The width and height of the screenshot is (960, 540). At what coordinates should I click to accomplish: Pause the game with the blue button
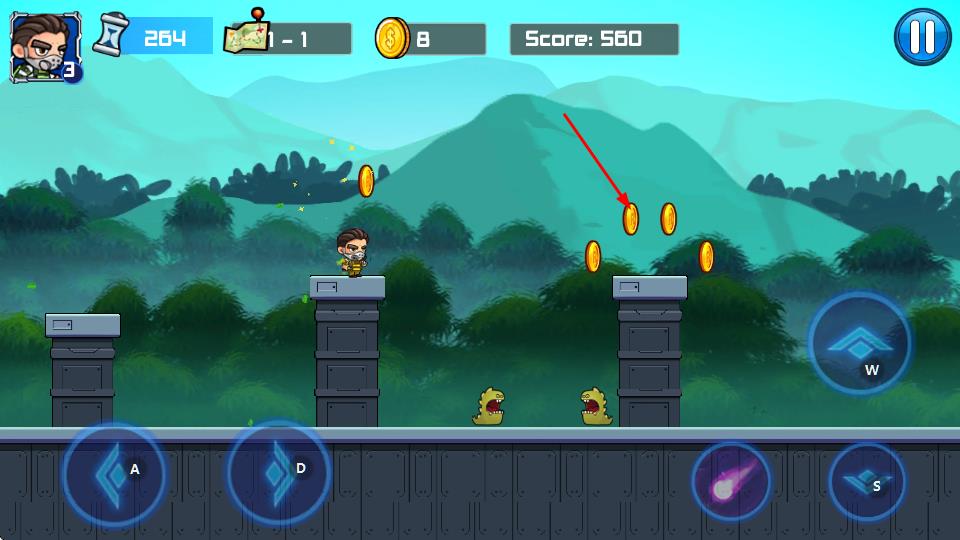tap(922, 37)
